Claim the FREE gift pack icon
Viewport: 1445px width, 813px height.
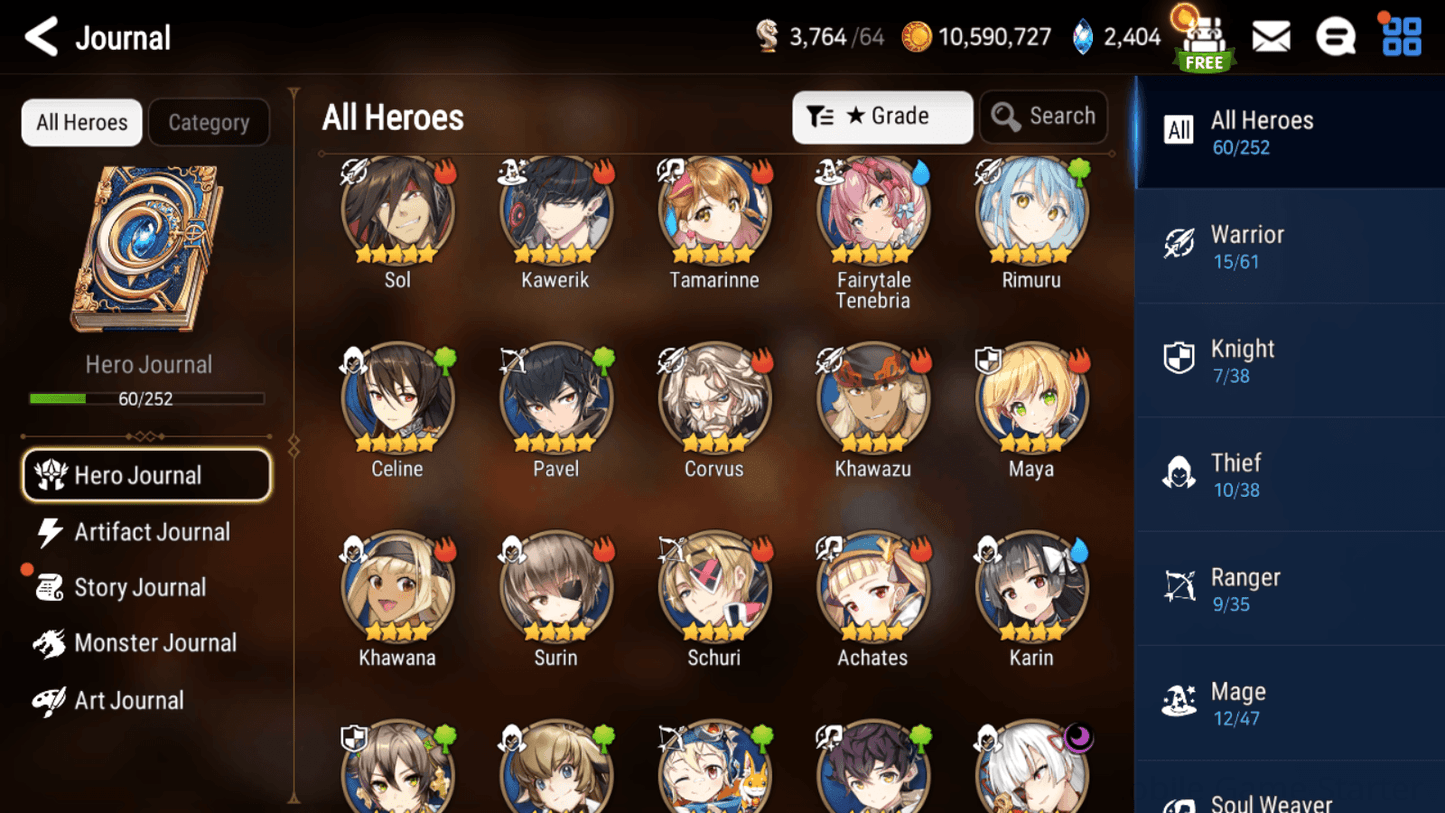(x=1204, y=40)
